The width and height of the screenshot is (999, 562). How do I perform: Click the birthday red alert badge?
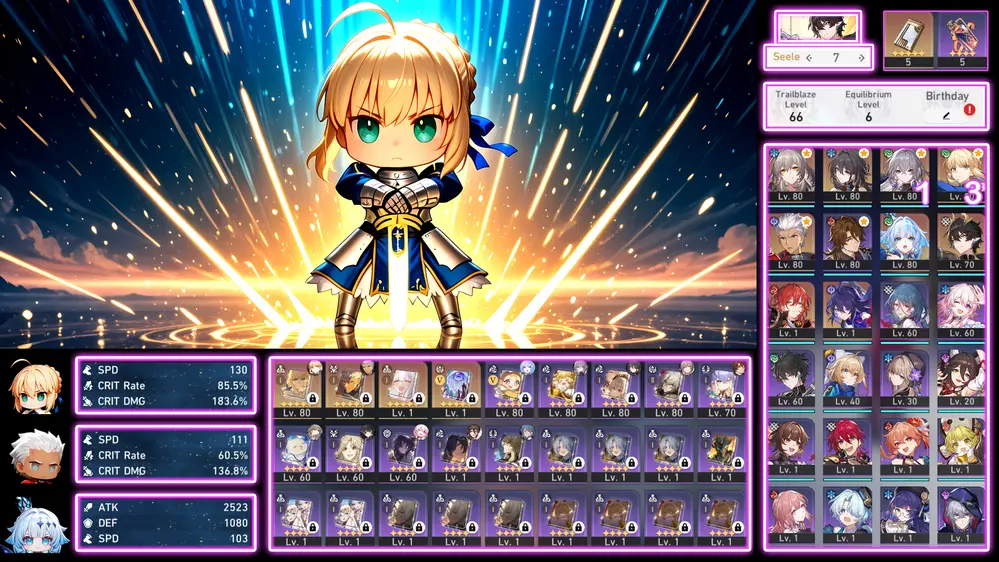tap(969, 109)
